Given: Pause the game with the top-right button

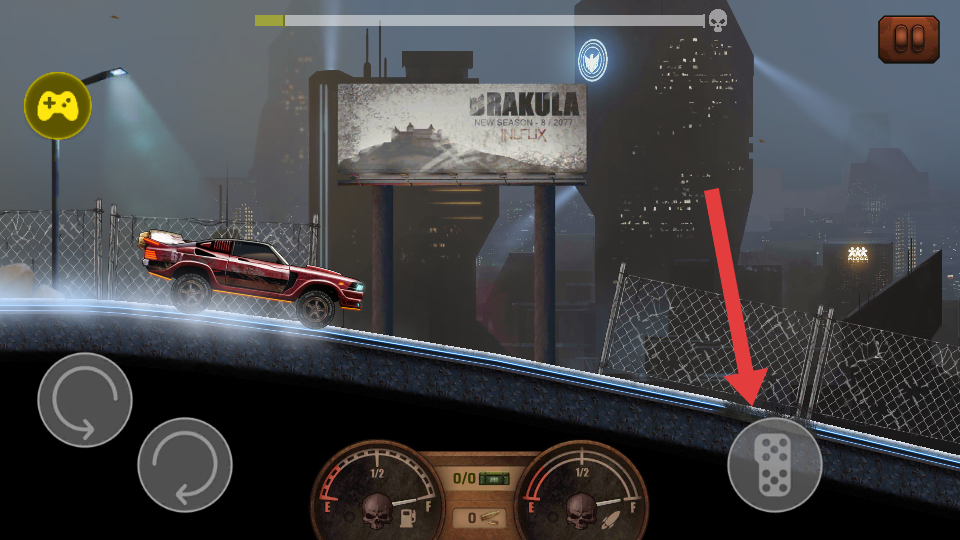Looking at the screenshot, I should (x=908, y=39).
